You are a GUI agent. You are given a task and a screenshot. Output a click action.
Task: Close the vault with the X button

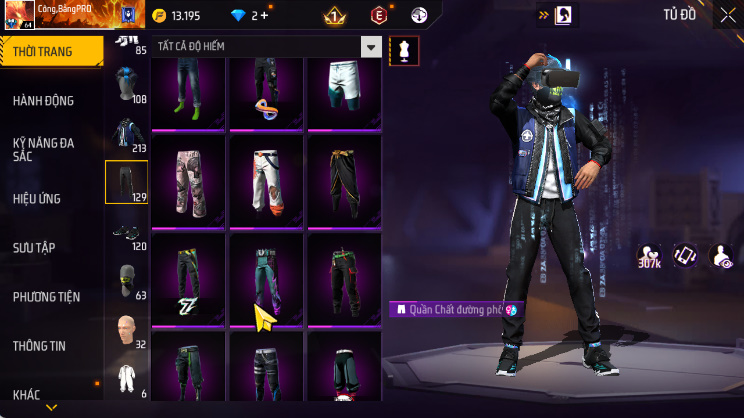[727, 15]
